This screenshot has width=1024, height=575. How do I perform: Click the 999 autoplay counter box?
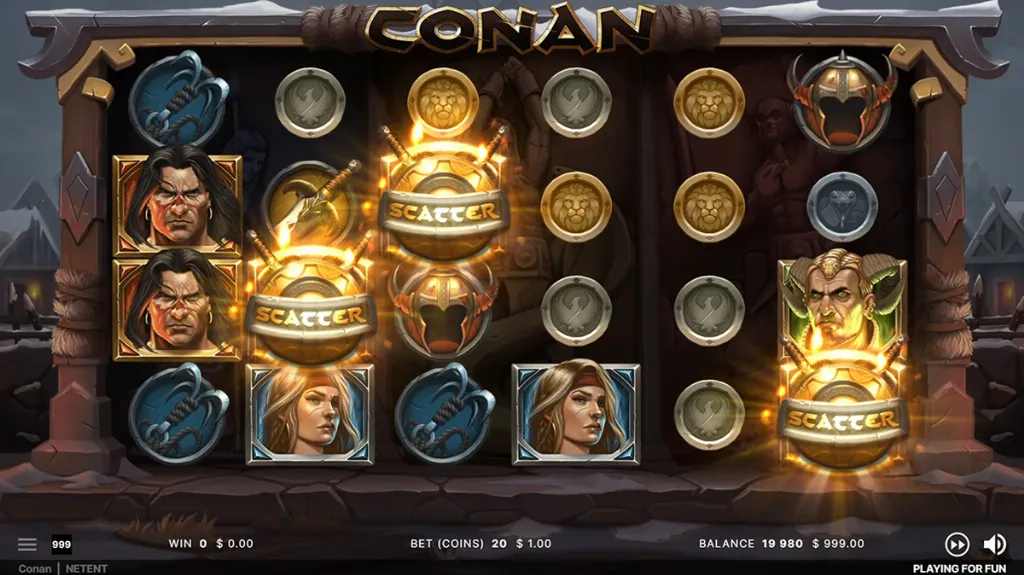coord(61,544)
